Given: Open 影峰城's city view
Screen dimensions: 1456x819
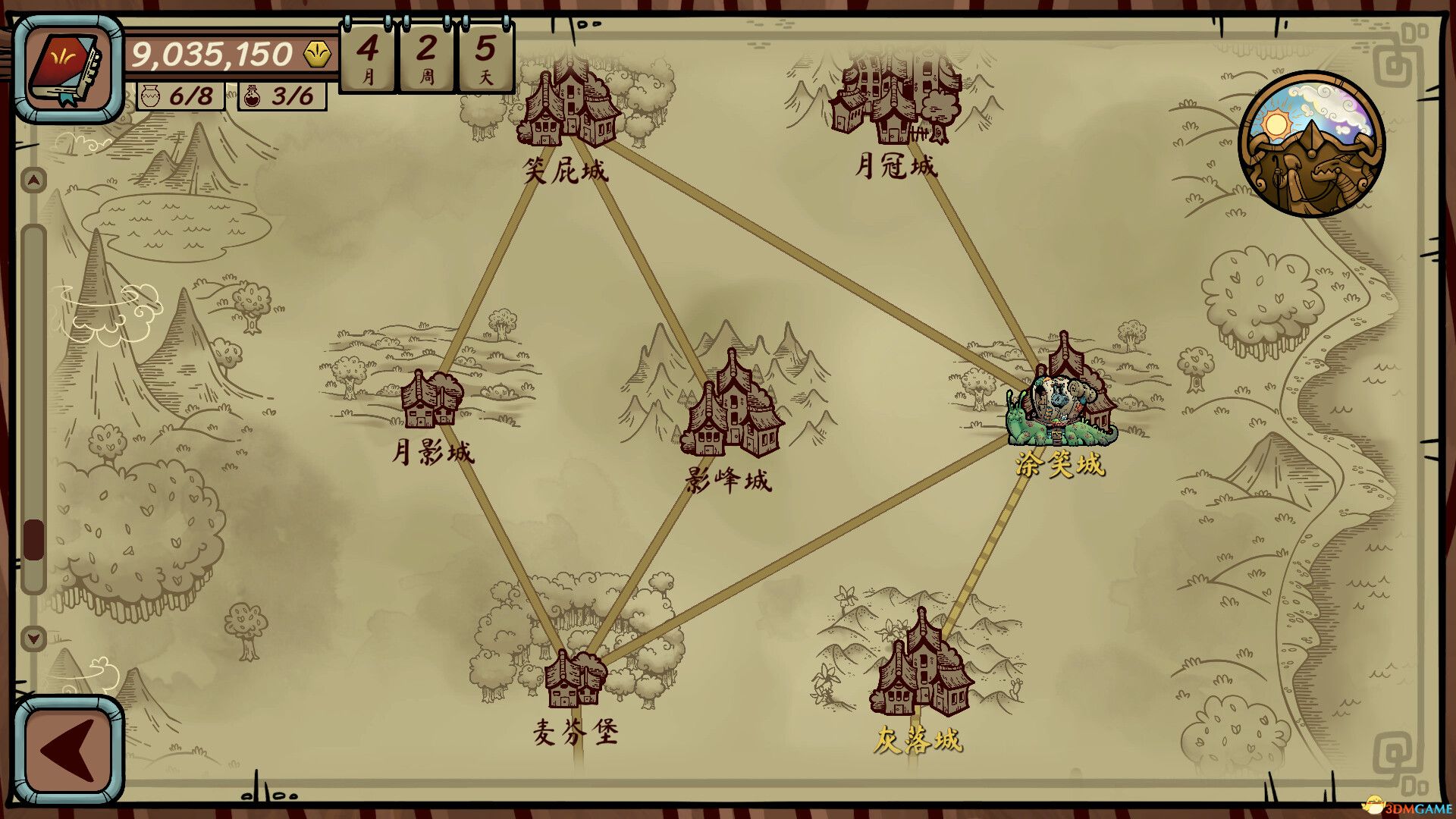Looking at the screenshot, I should click(732, 413).
